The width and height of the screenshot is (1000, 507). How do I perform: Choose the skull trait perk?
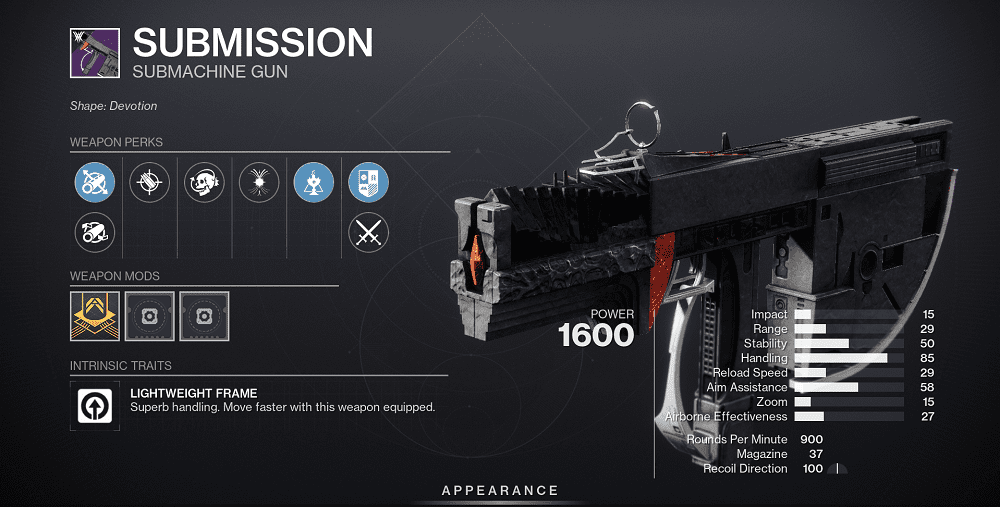[204, 183]
